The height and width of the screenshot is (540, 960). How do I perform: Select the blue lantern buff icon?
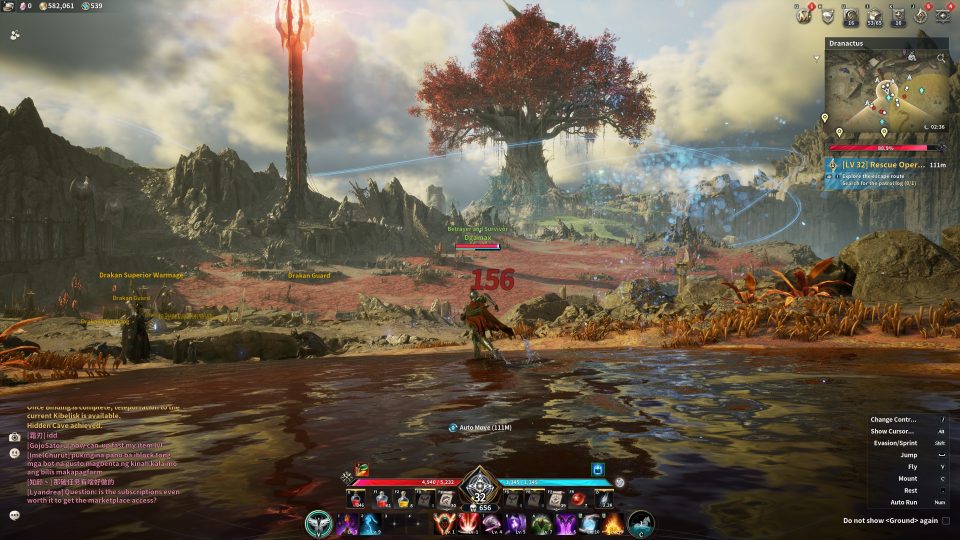tap(599, 468)
